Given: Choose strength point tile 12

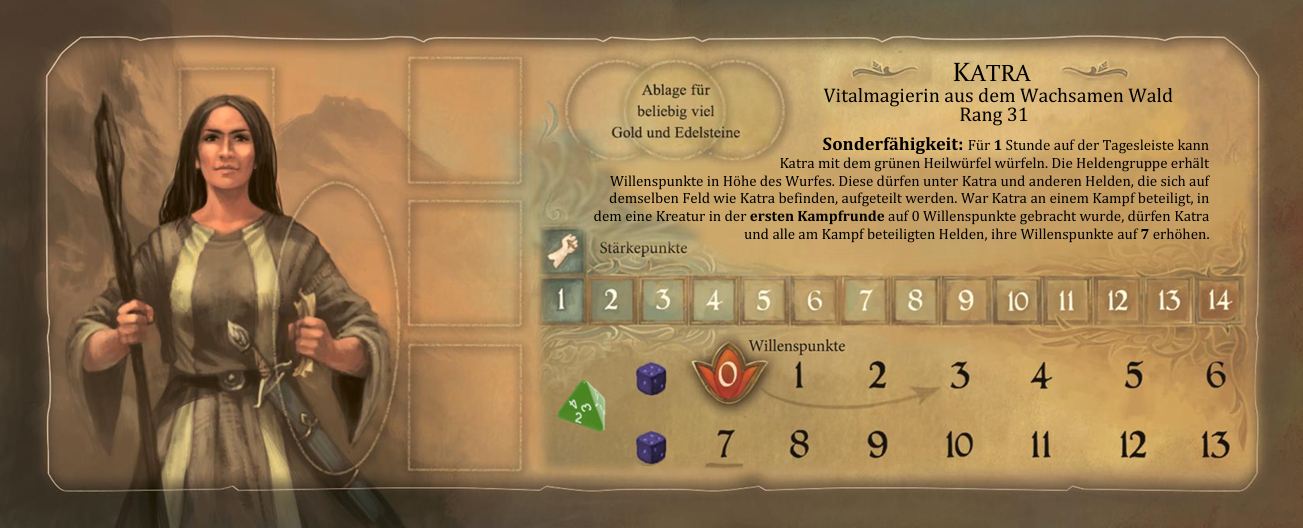Looking at the screenshot, I should [1118, 301].
